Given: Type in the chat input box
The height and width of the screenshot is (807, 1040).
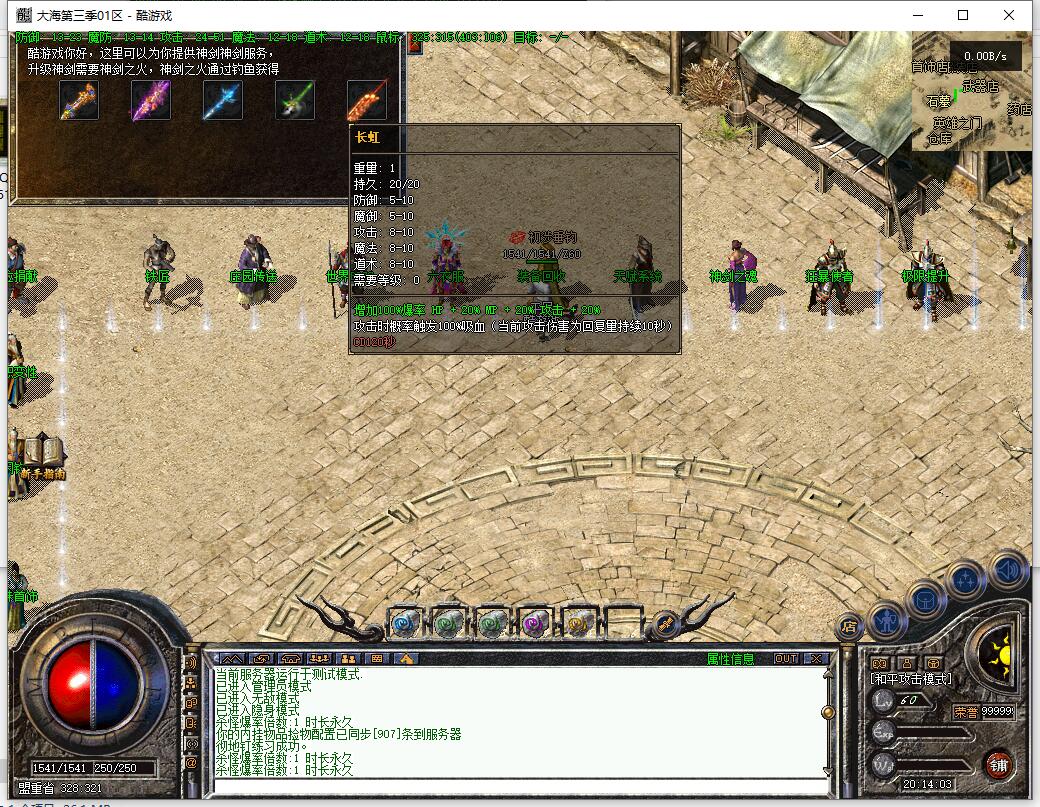Looking at the screenshot, I should [520, 786].
